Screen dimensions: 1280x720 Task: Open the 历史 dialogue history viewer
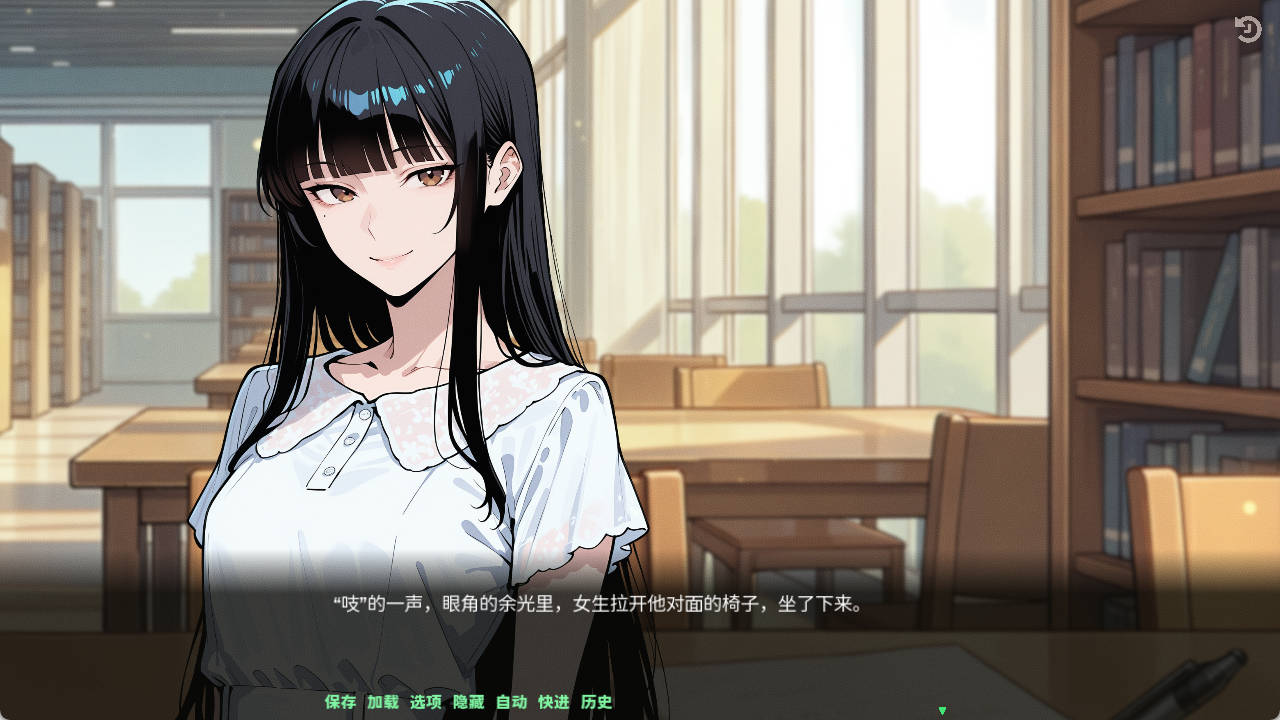click(x=595, y=703)
